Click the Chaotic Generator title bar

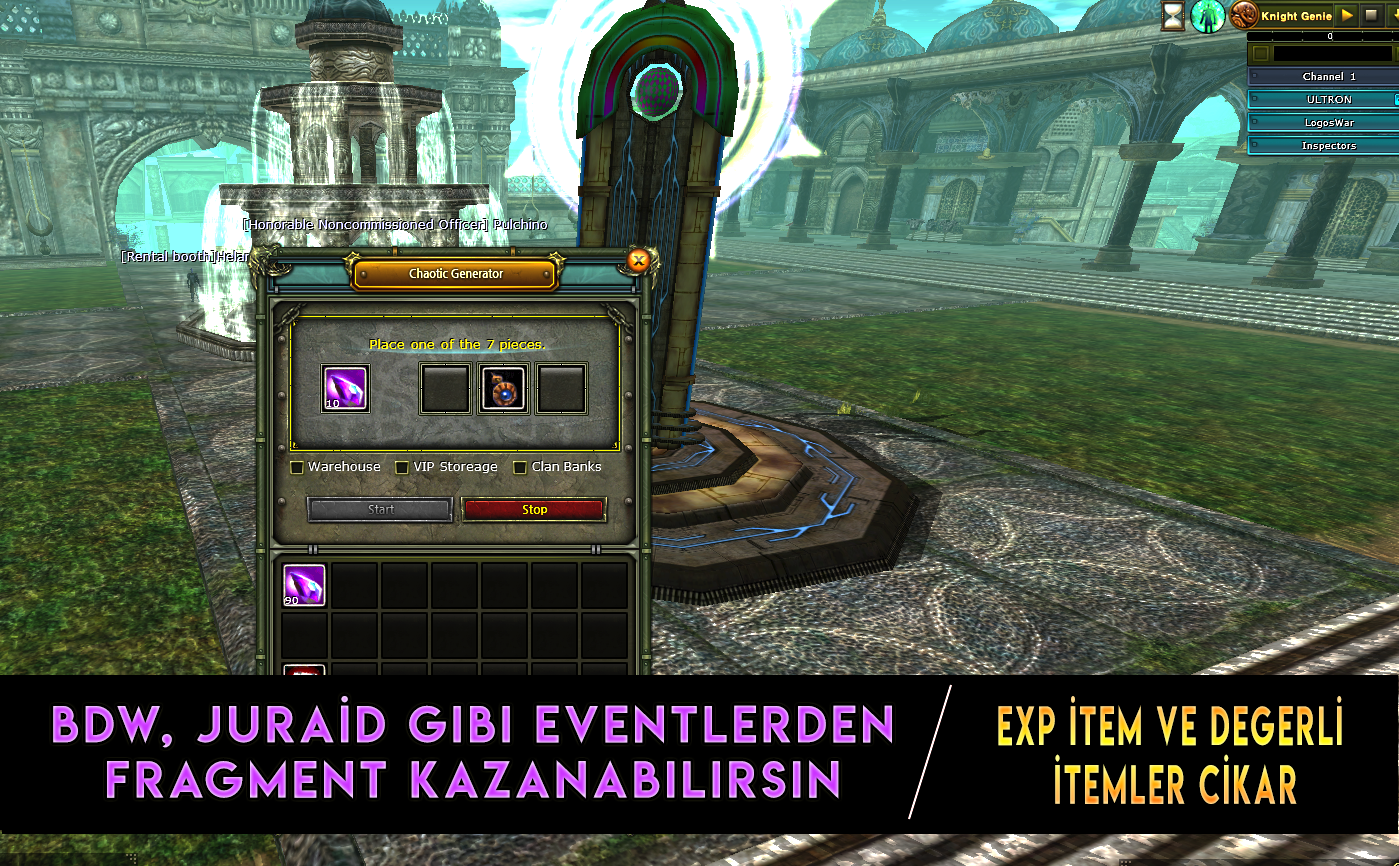pyautogui.click(x=454, y=272)
